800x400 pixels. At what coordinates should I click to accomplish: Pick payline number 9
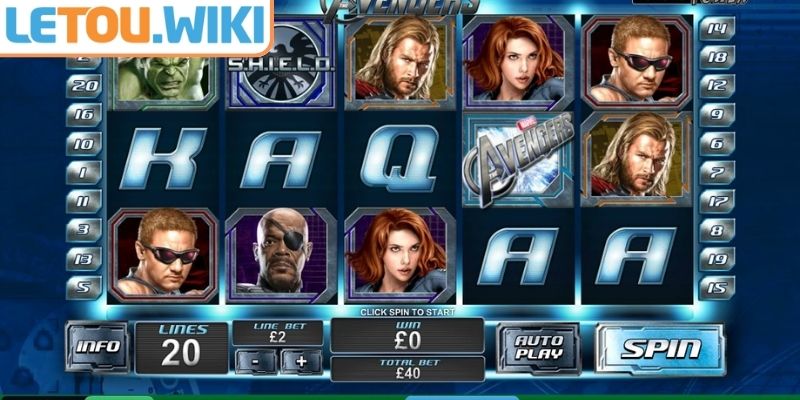click(x=716, y=115)
